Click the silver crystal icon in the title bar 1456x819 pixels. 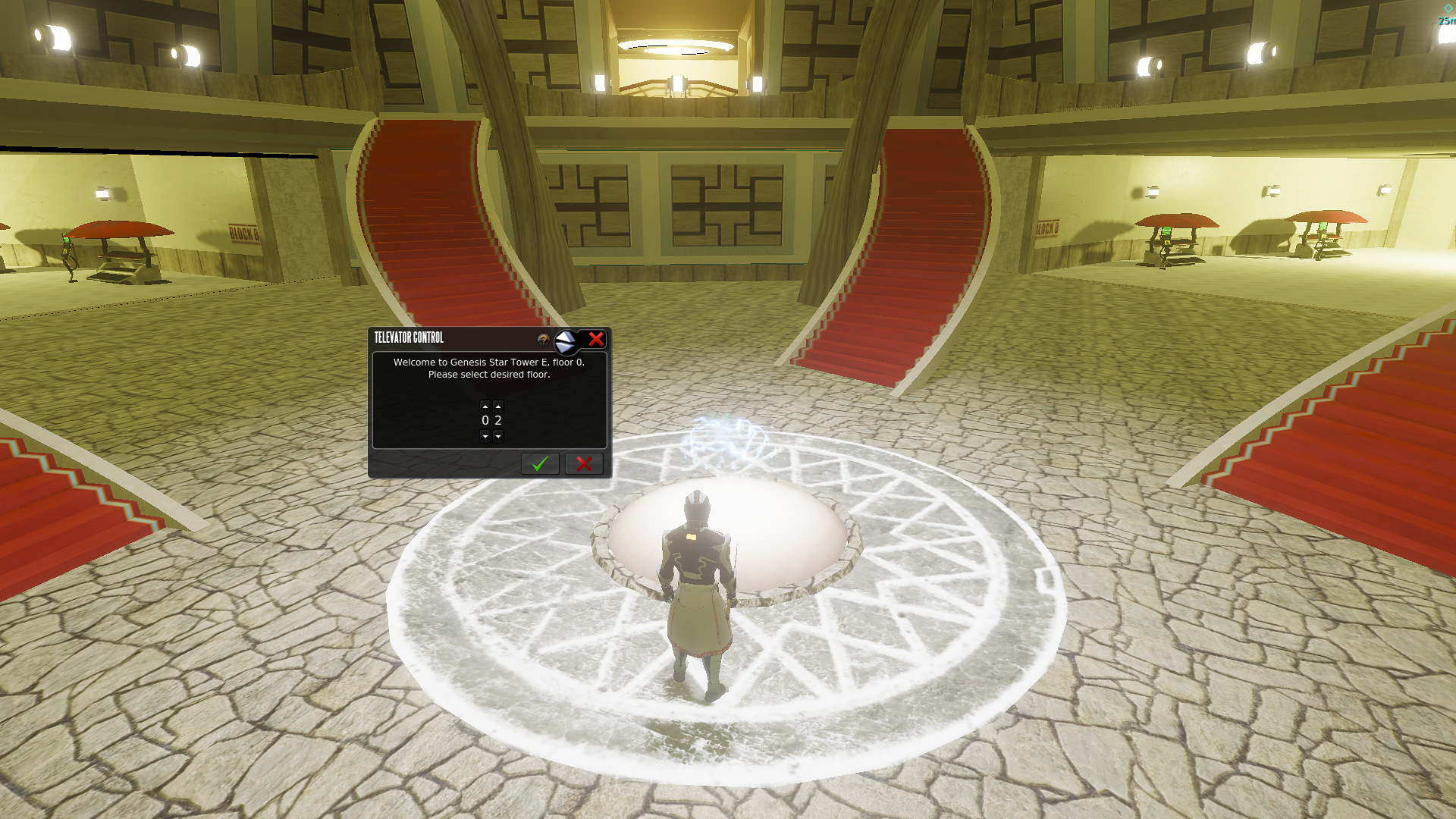click(x=566, y=342)
